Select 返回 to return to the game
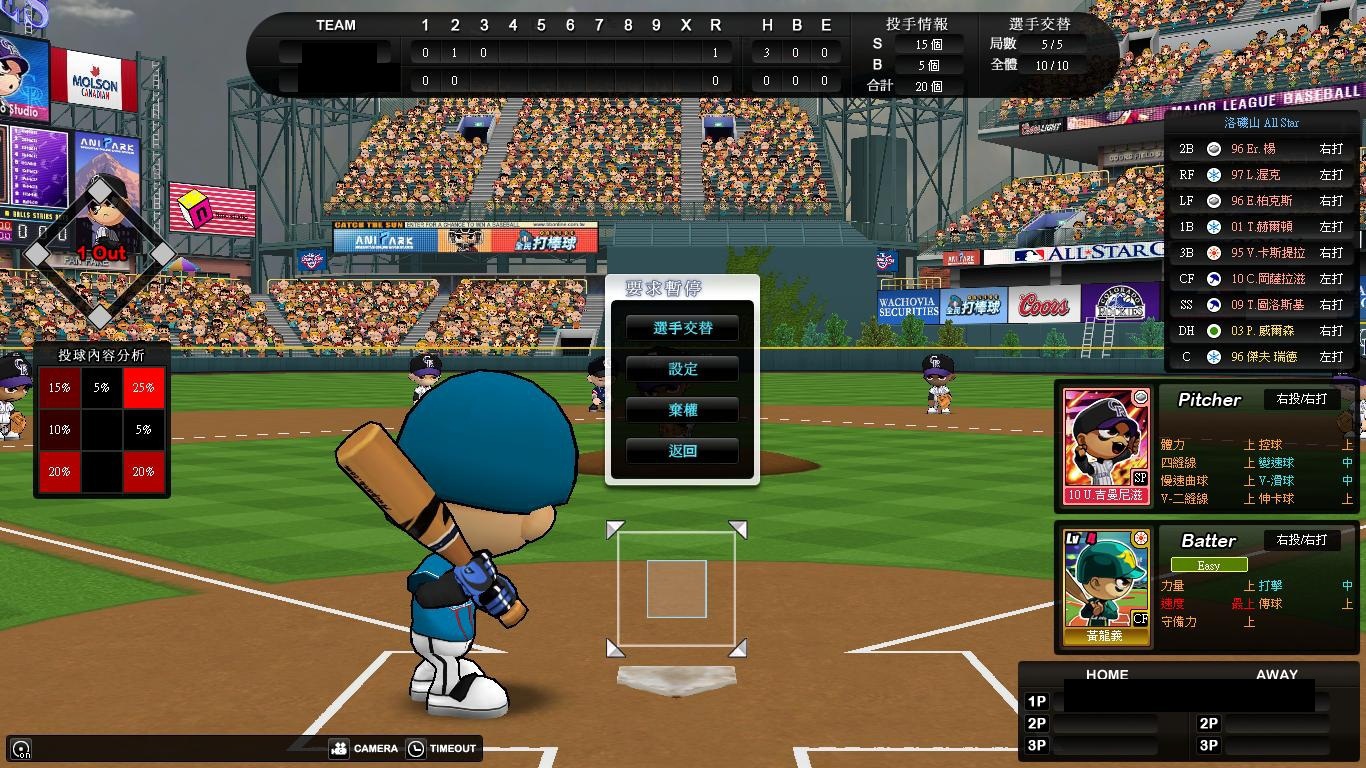The height and width of the screenshot is (768, 1366). pos(682,451)
